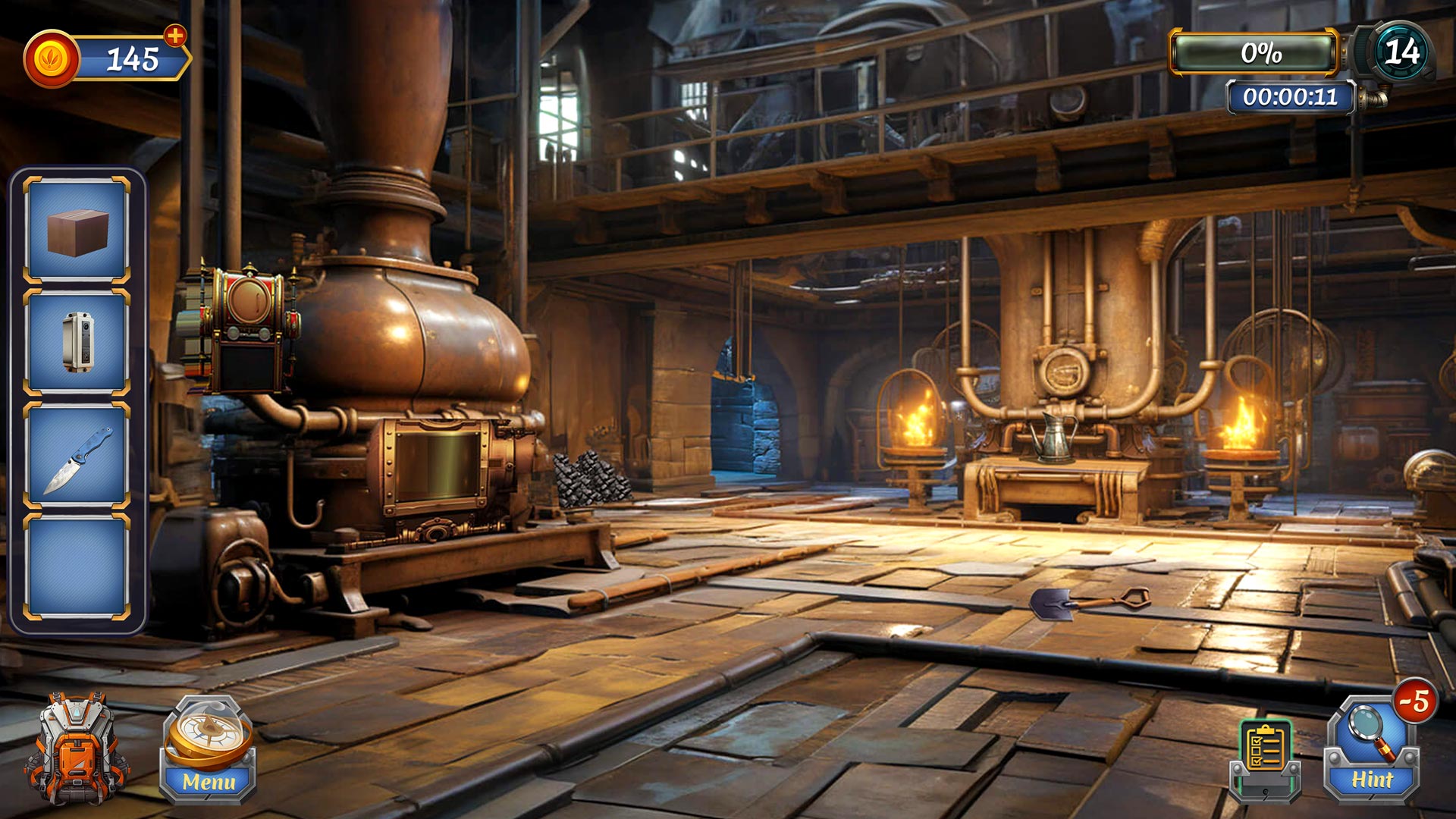The image size is (1456, 819).
Task: Add more coins with the plus button
Action: coord(175,35)
